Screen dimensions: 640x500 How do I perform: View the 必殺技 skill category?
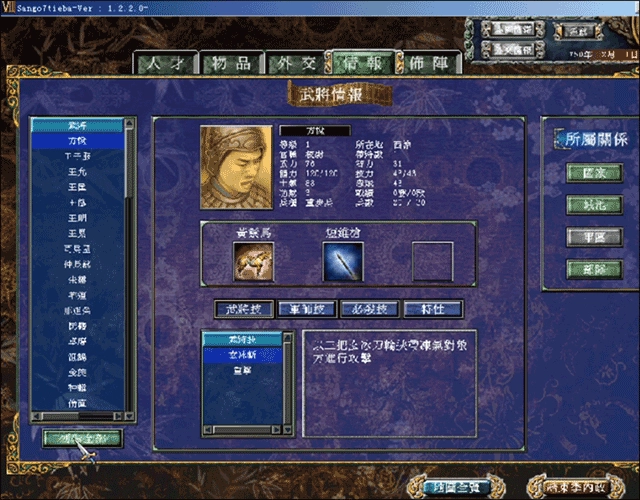point(369,308)
